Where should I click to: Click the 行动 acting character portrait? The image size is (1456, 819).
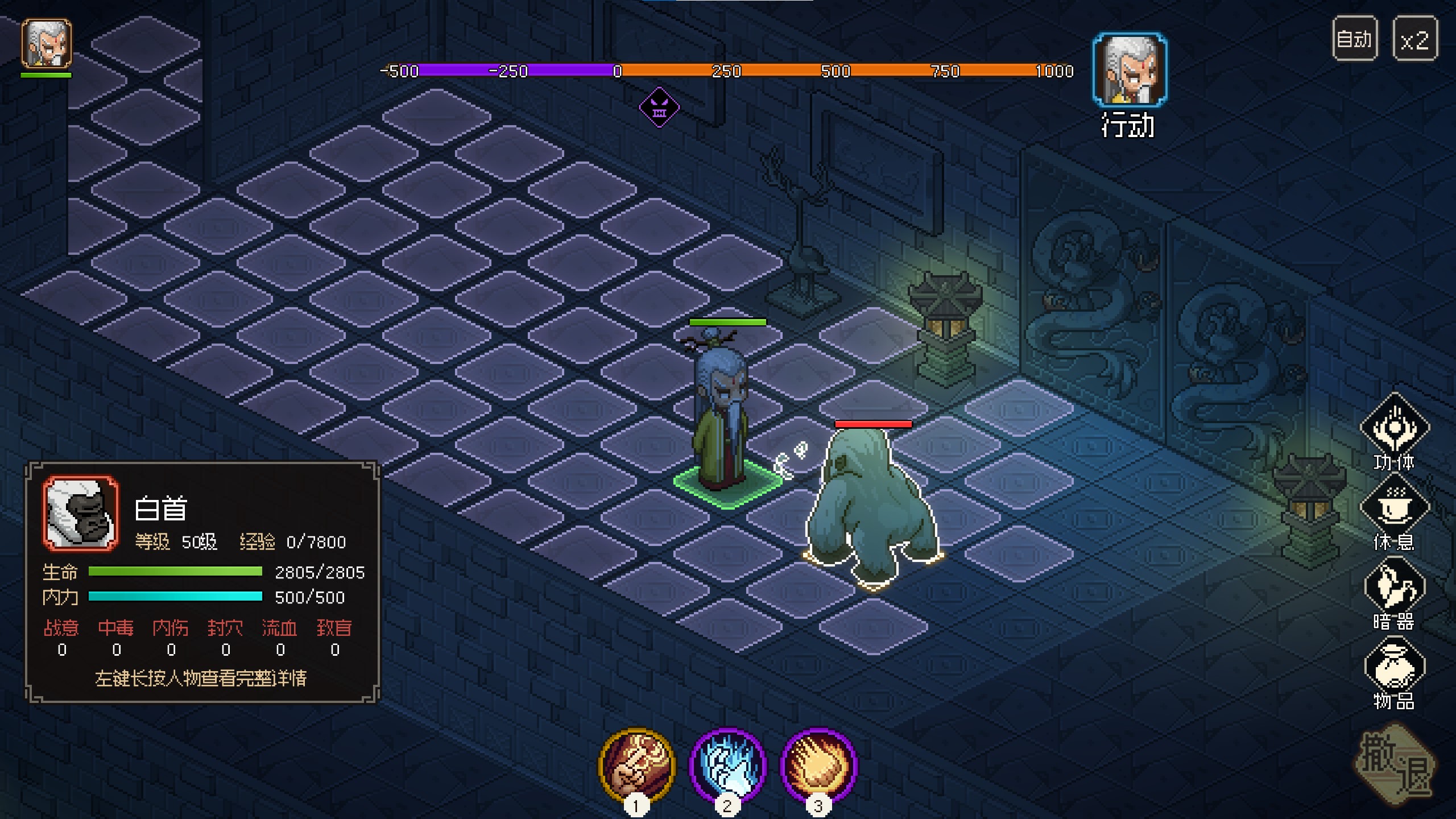click(1130, 70)
